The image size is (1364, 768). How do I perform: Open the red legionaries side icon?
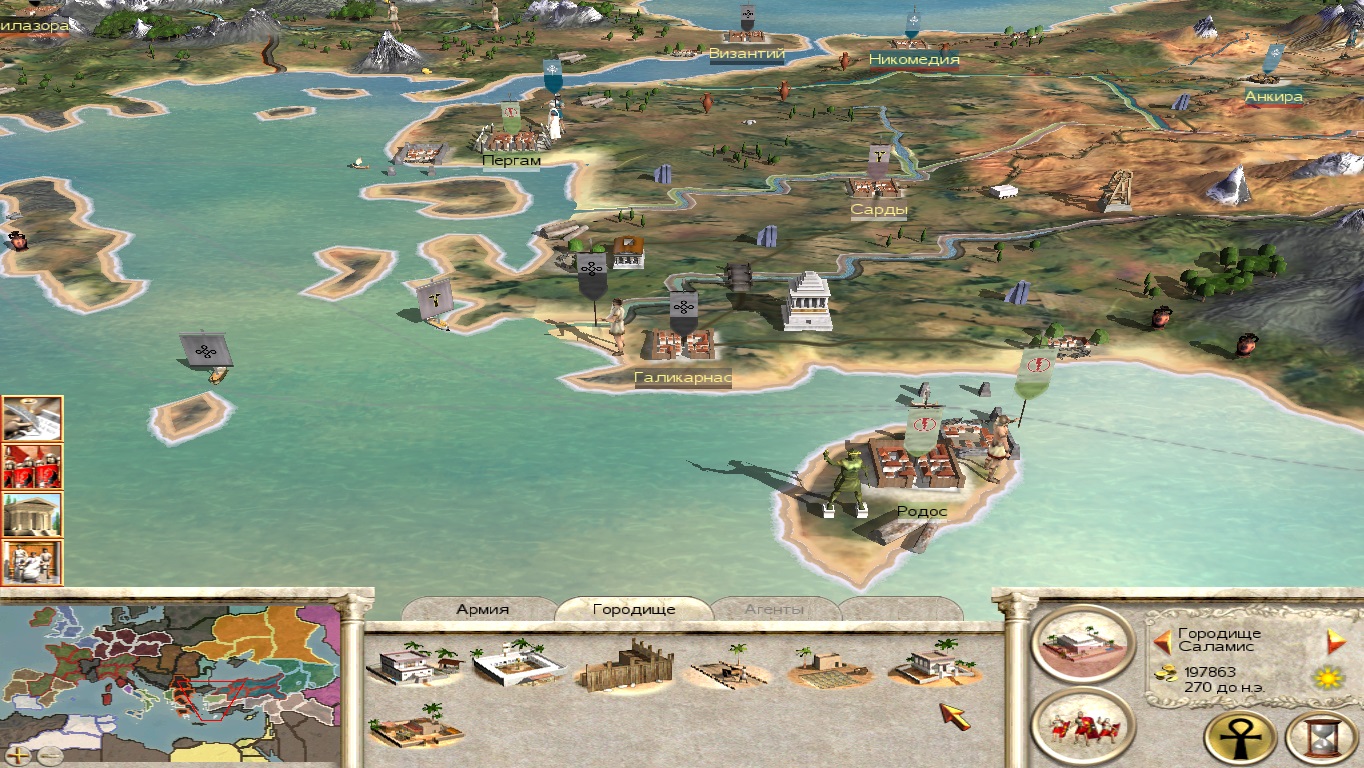32,466
